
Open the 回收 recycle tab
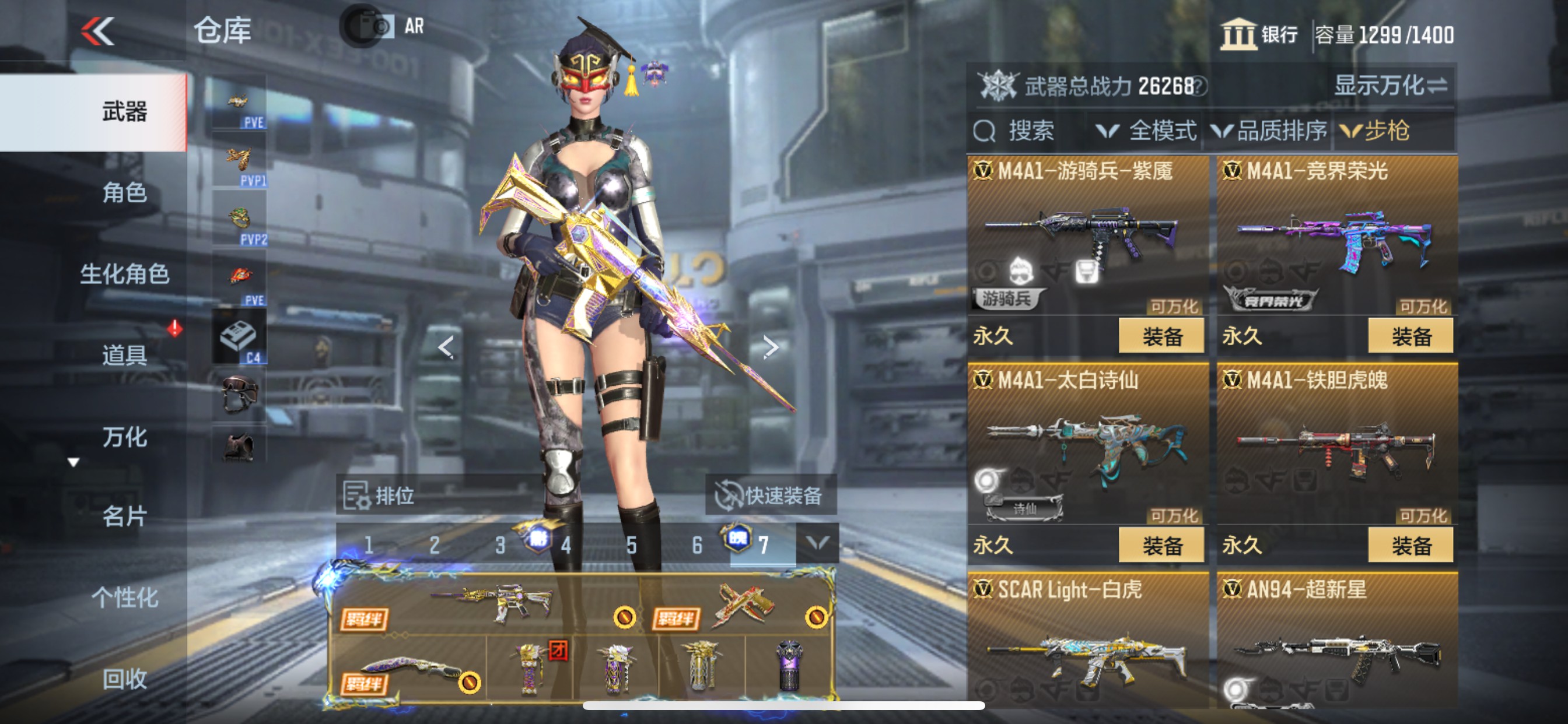pyautogui.click(x=124, y=679)
